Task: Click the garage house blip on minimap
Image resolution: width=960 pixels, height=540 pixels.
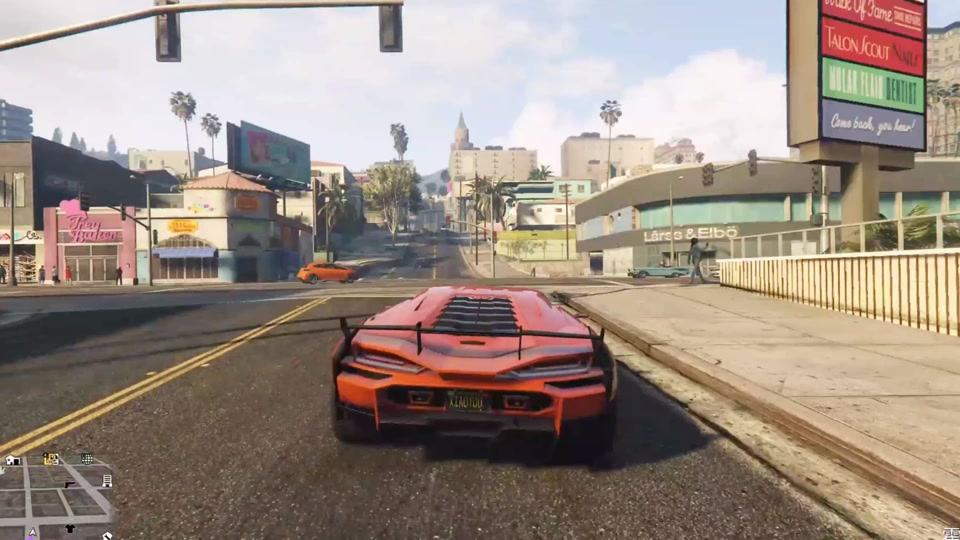Action: click(x=12, y=460)
